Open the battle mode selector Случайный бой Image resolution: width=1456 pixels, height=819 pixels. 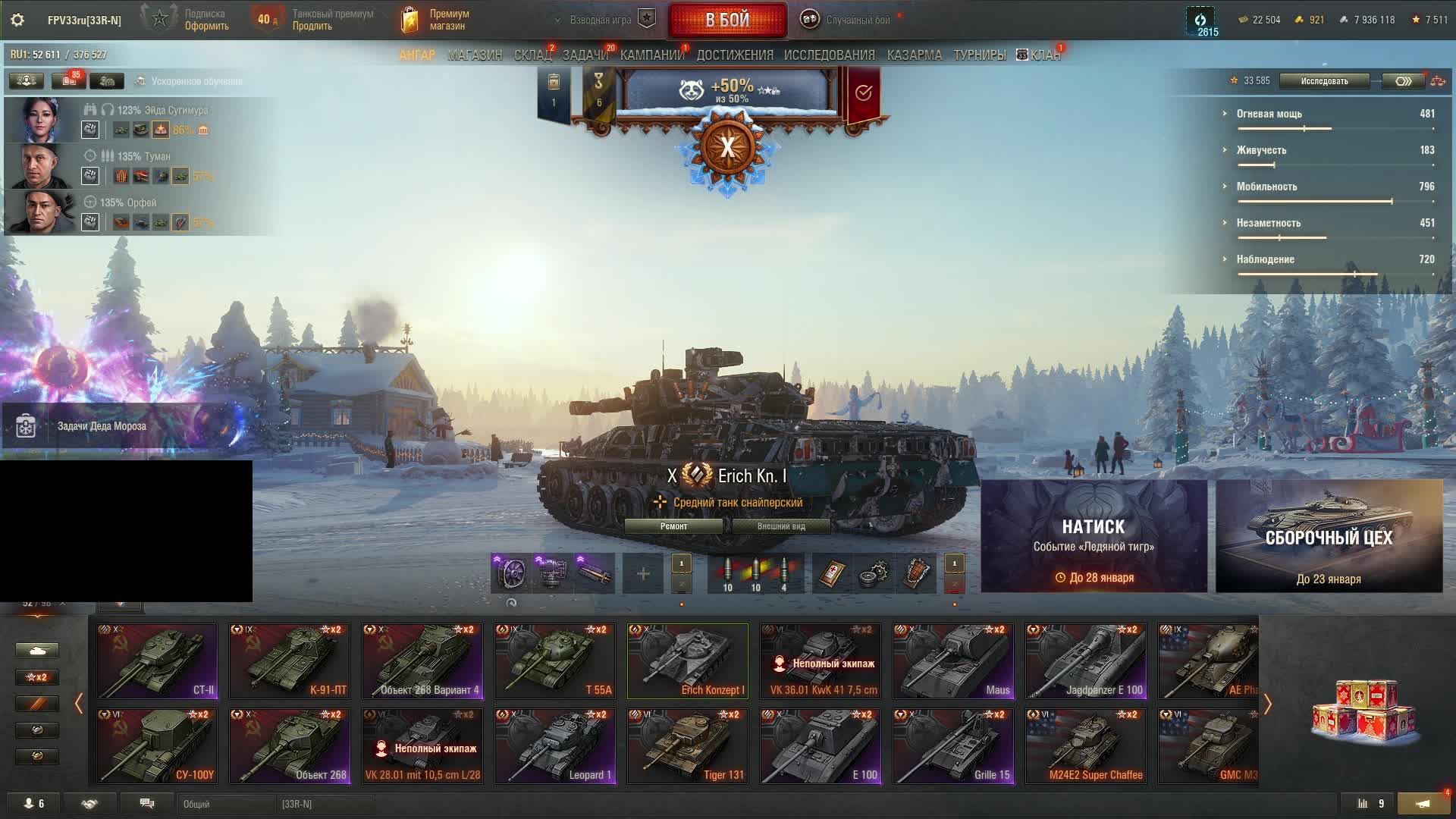pos(857,20)
